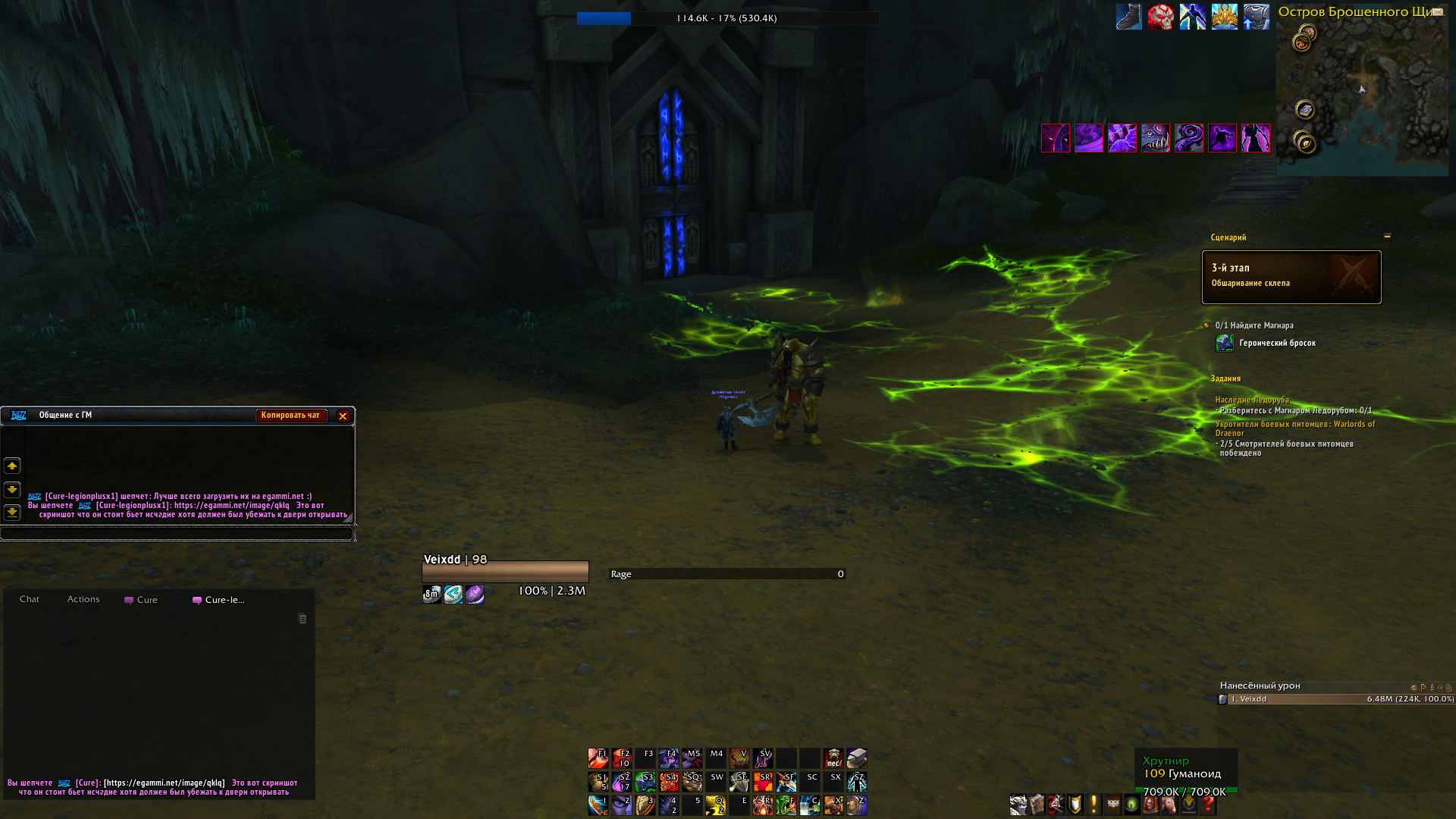The height and width of the screenshot is (819, 1456).
Task: Click the yellow exclamation mark micro button
Action: (x=1094, y=805)
